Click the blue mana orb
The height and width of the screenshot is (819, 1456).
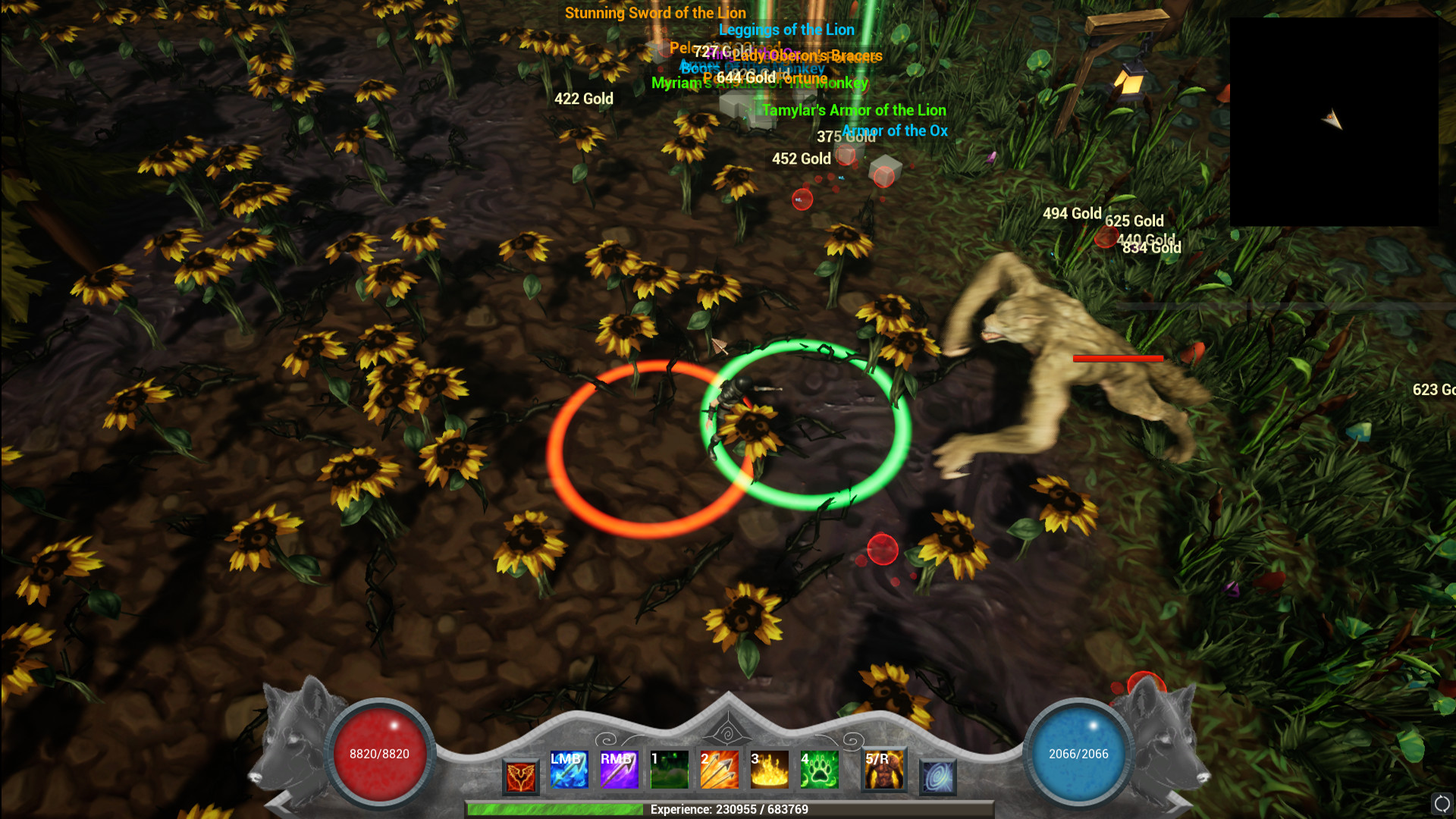pos(1078,751)
